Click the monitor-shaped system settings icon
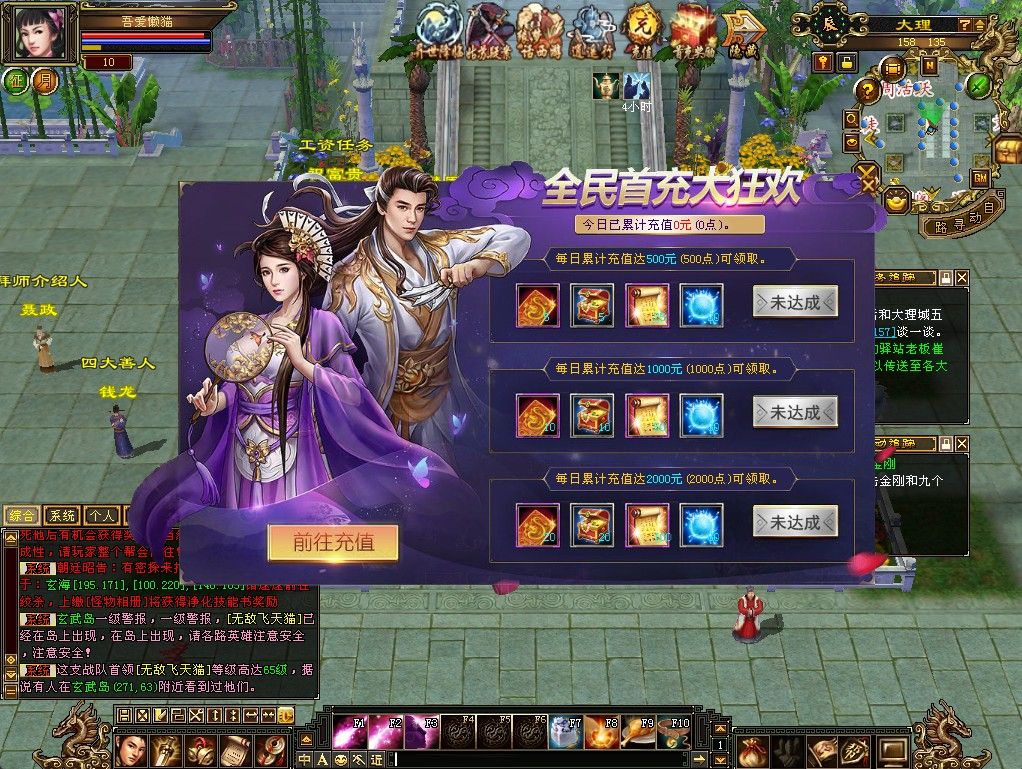This screenshot has height=769, width=1022. 892,749
